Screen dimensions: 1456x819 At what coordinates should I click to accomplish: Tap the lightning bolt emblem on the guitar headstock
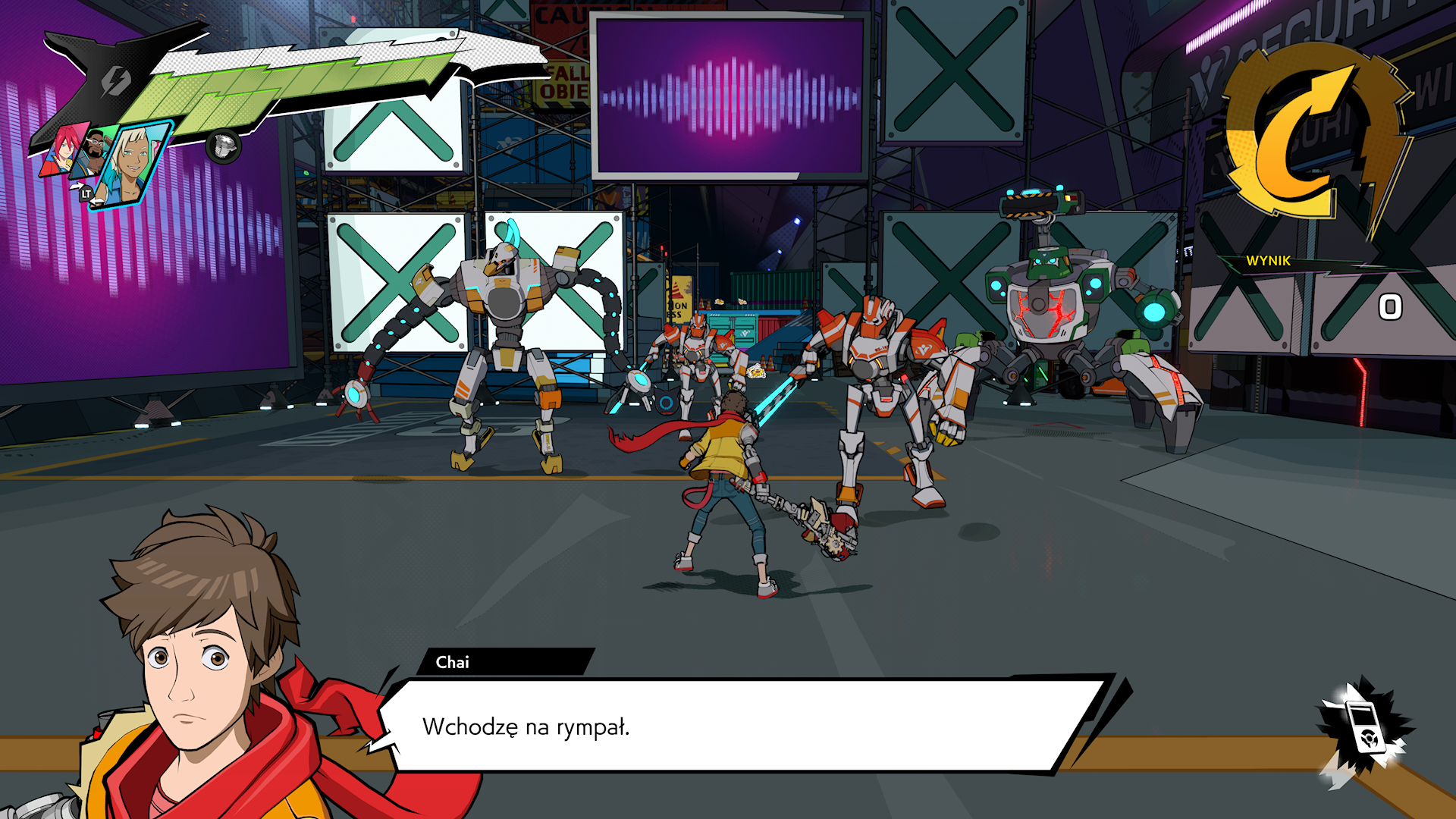point(115,79)
